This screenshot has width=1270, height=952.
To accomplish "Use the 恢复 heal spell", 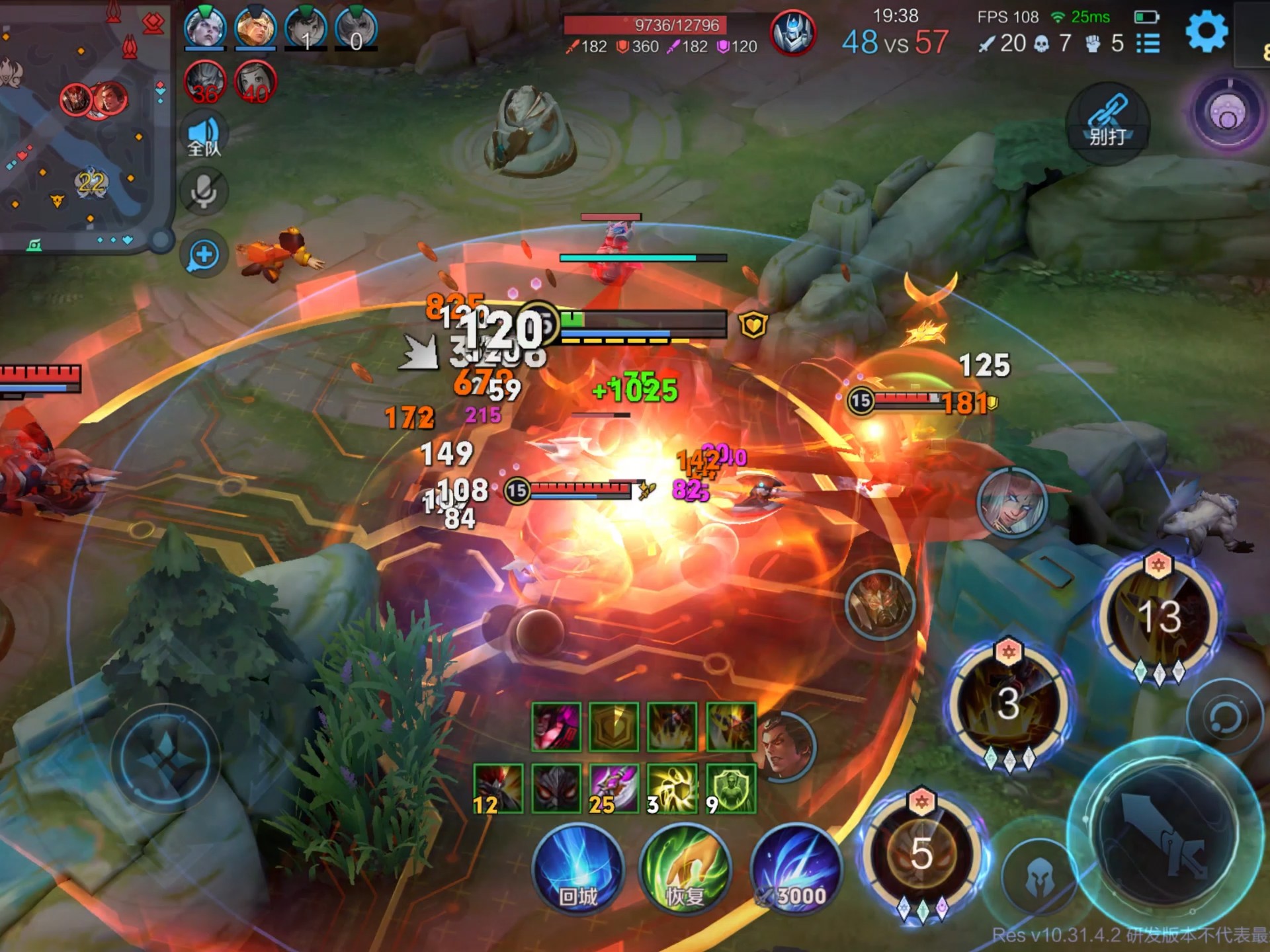I will (x=685, y=869).
